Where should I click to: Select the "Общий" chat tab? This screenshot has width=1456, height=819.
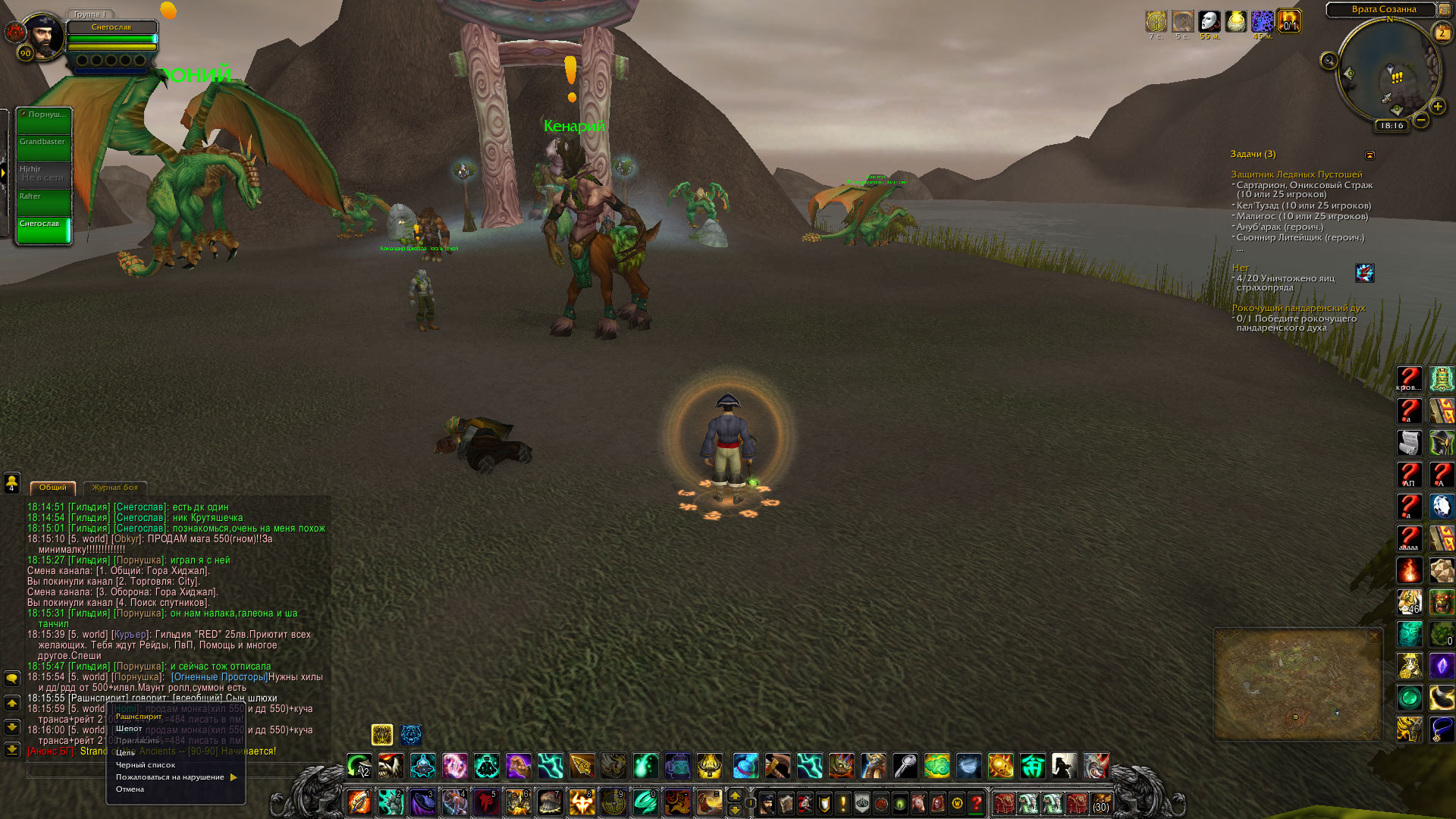coord(53,488)
